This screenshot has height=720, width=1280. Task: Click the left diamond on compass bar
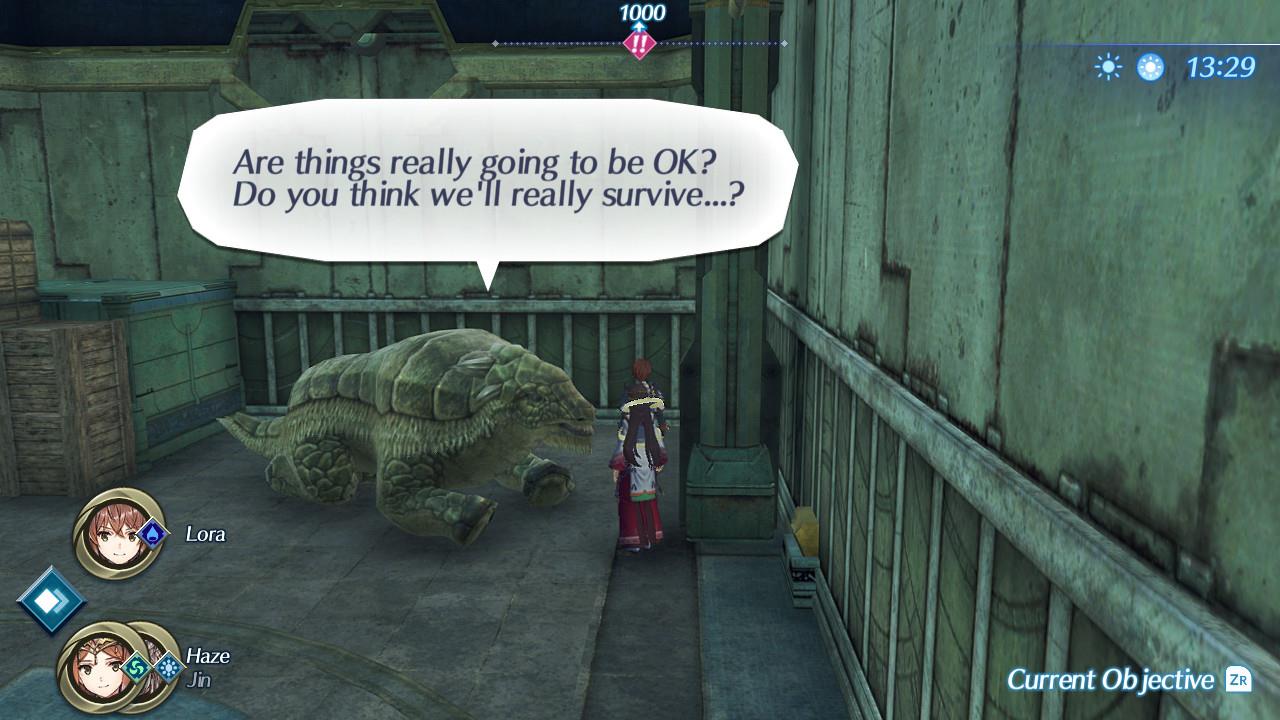(494, 44)
